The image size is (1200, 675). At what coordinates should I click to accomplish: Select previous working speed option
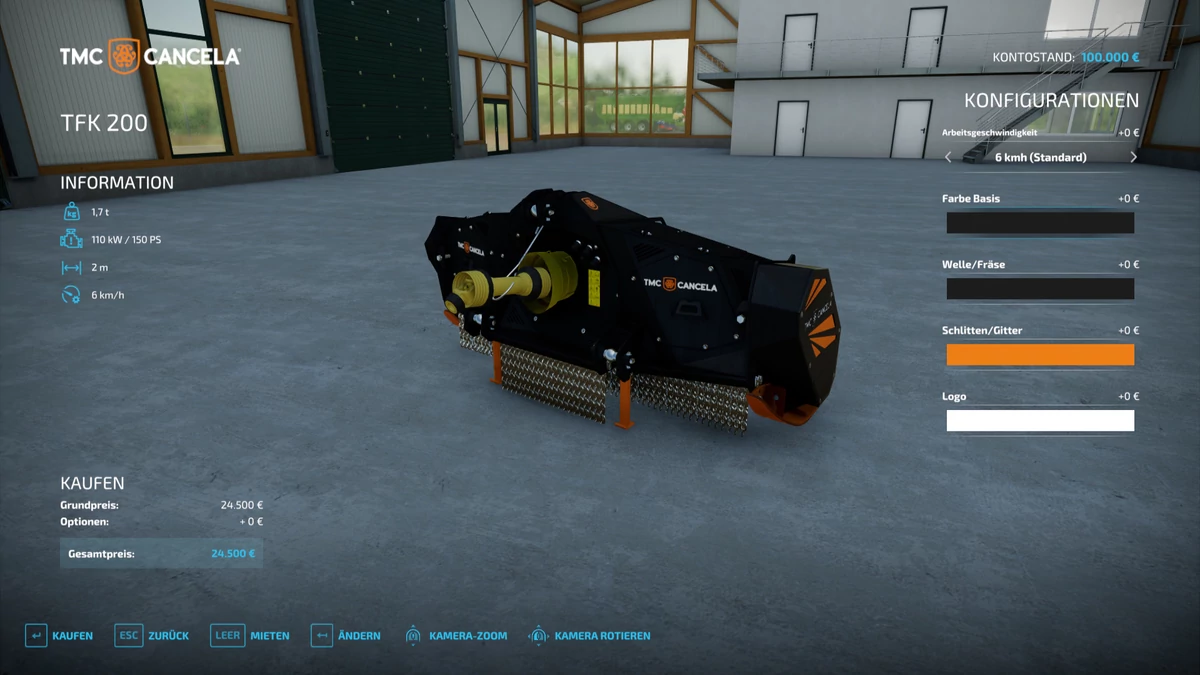click(x=949, y=157)
